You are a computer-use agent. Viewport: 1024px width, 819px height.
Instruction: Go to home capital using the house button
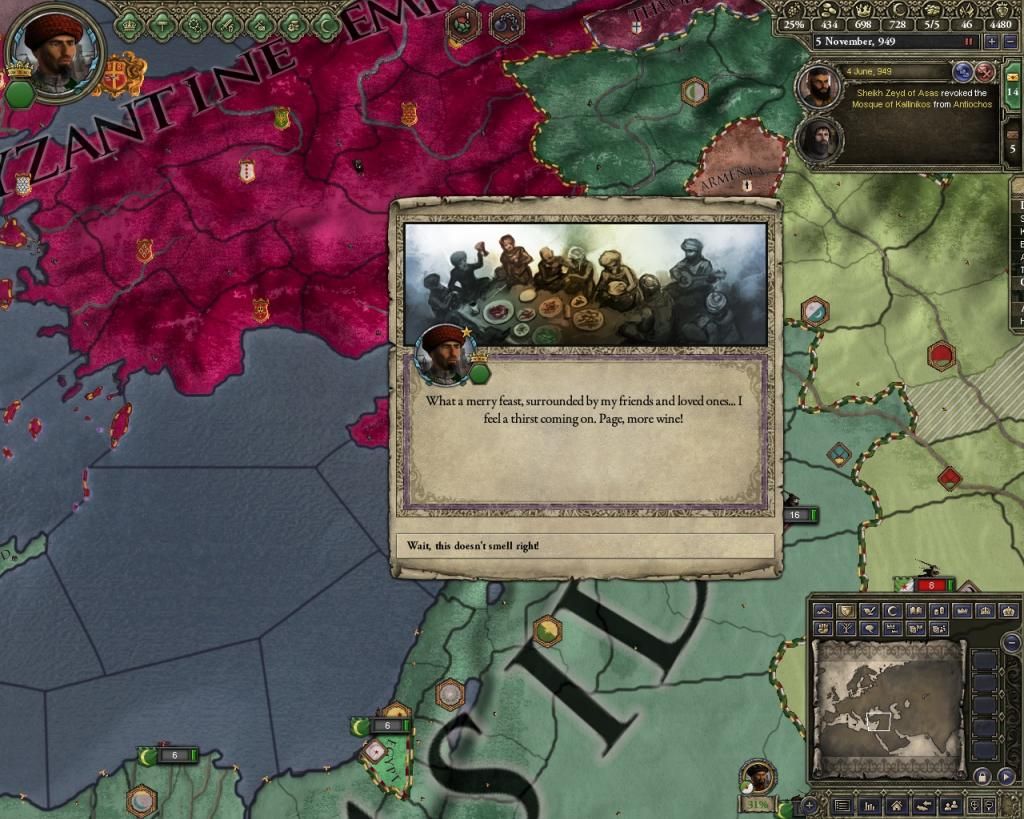point(898,805)
